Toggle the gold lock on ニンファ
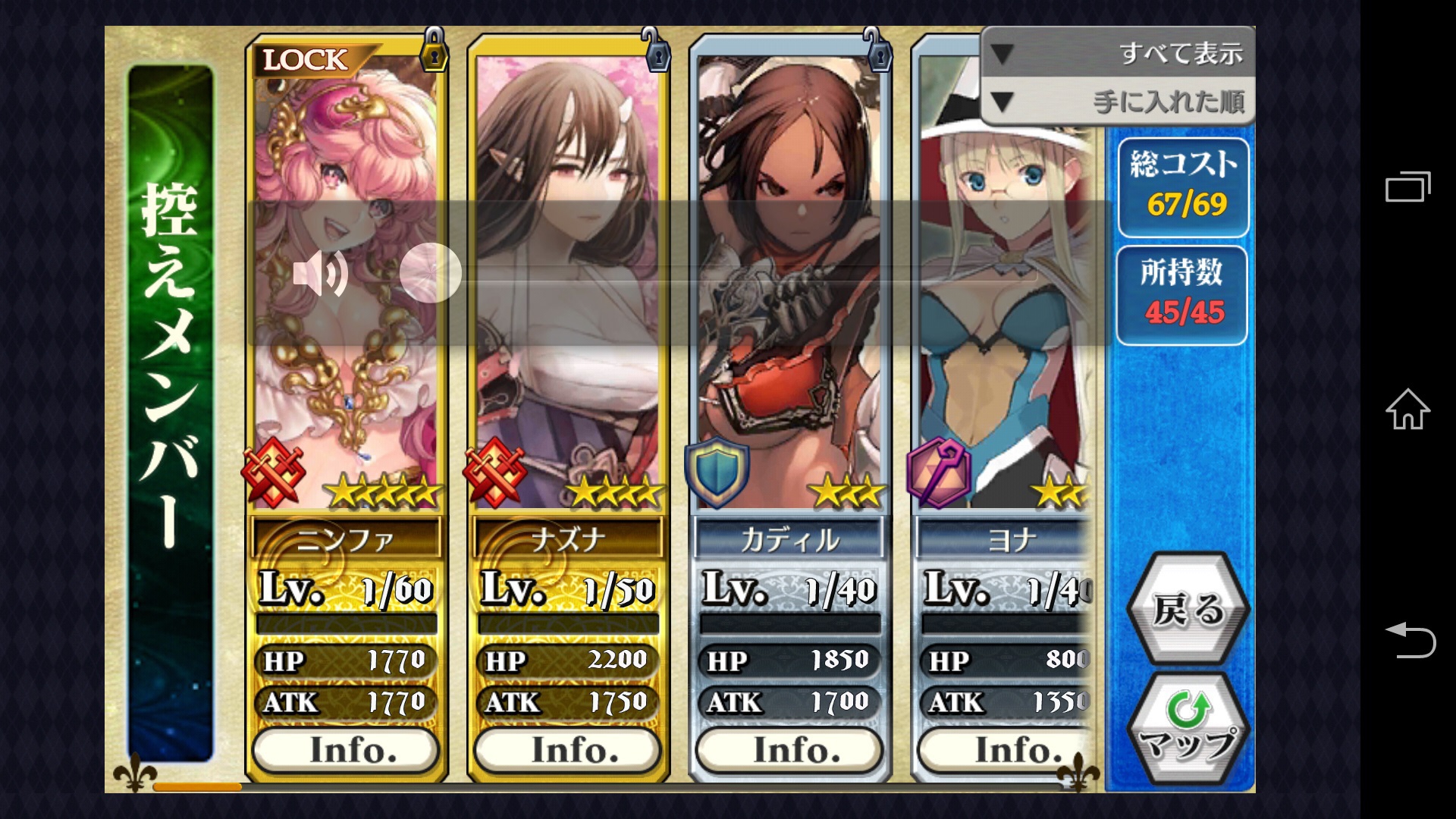The image size is (1456, 819). 434,52
